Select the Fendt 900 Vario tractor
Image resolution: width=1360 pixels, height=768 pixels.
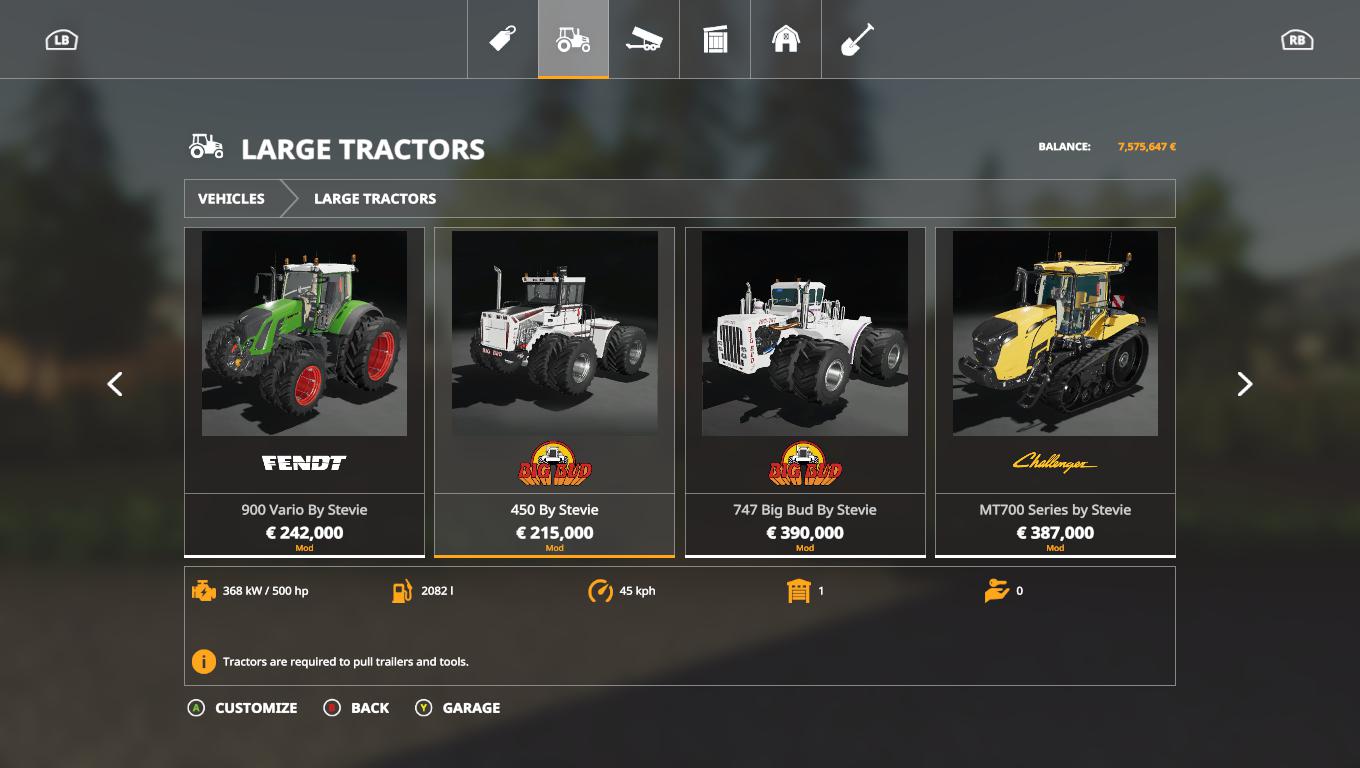pos(304,391)
